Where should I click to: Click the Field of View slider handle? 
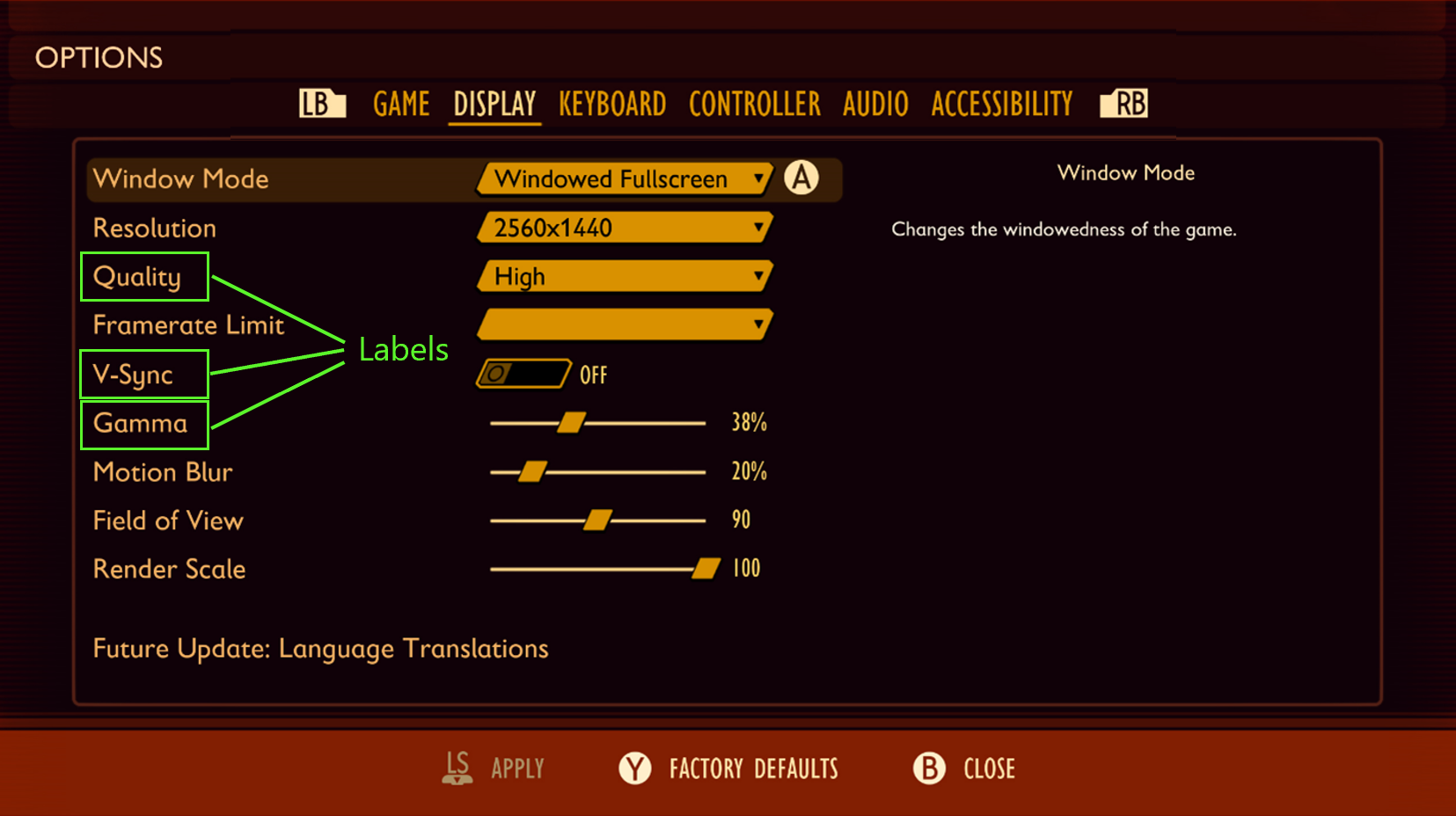599,520
